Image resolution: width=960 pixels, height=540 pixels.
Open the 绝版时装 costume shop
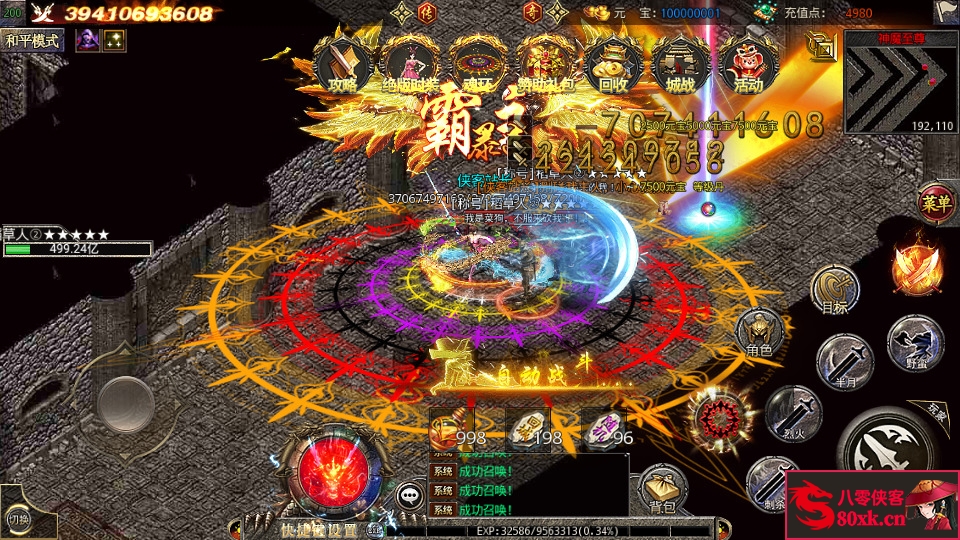(x=410, y=63)
